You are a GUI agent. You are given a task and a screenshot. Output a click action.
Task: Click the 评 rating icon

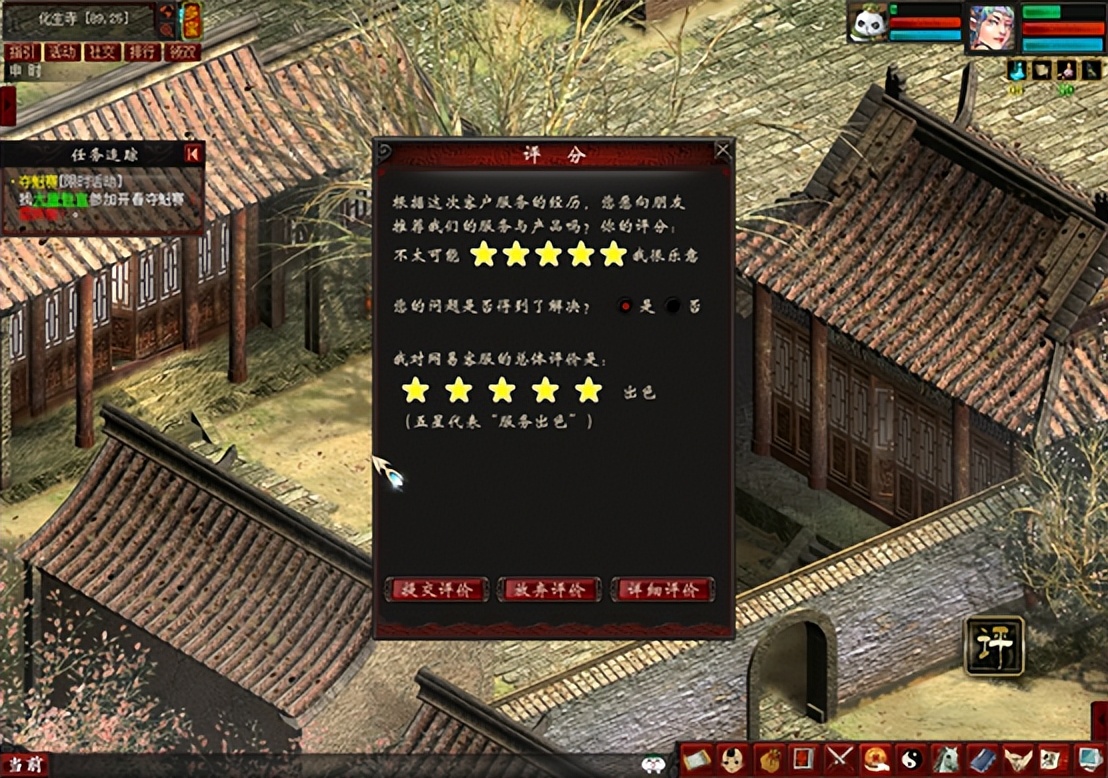pyautogui.click(x=994, y=646)
